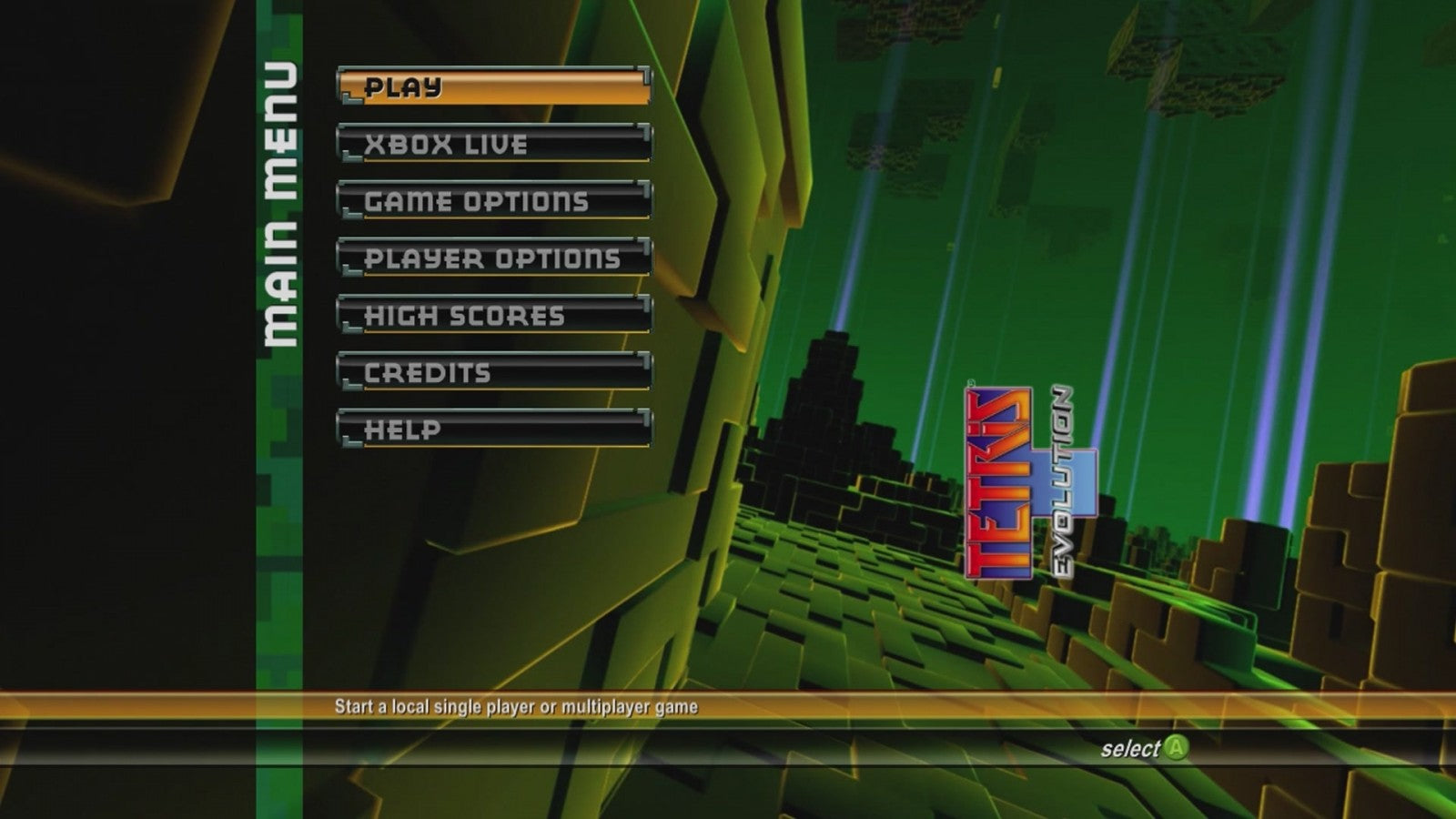
Task: Click the select label near bottom right
Action: (x=1130, y=747)
